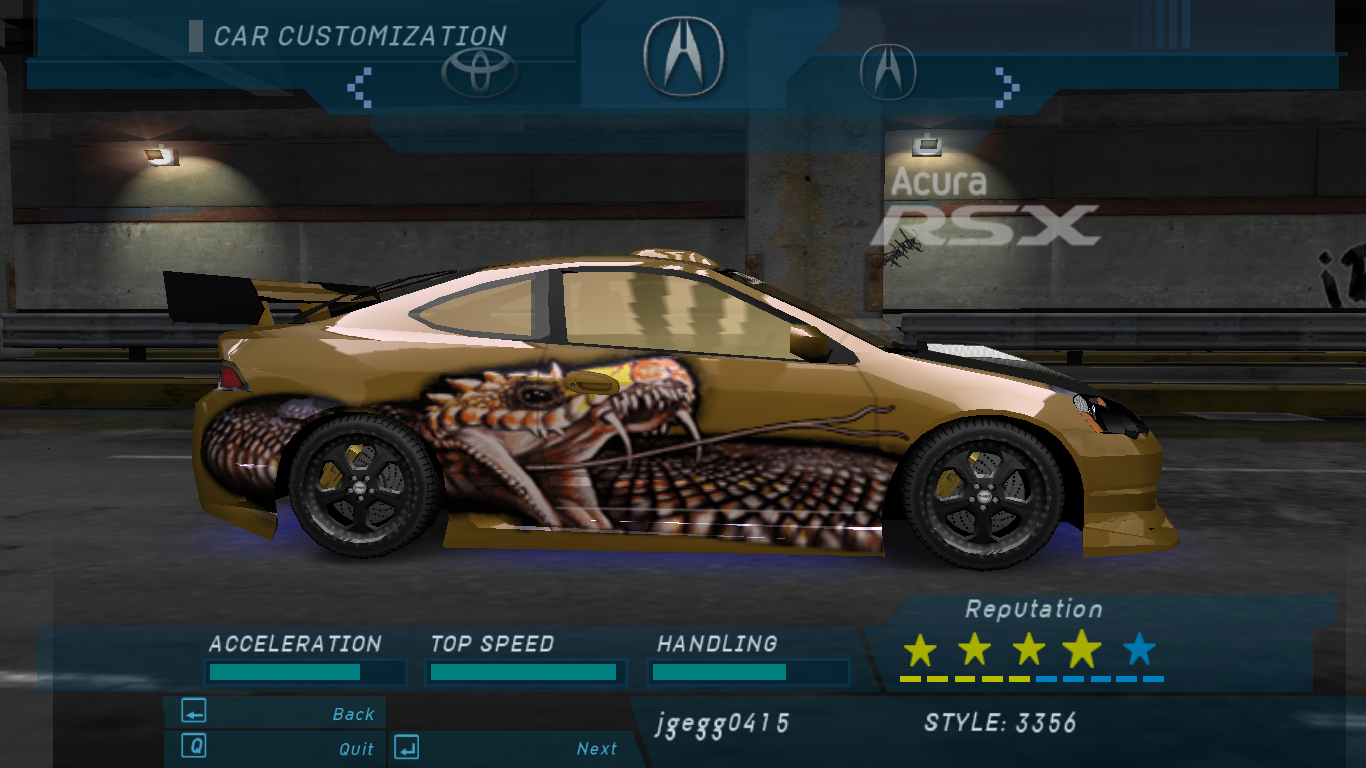This screenshot has width=1366, height=768.
Task: Show the previous car brand arrow
Action: (x=359, y=87)
